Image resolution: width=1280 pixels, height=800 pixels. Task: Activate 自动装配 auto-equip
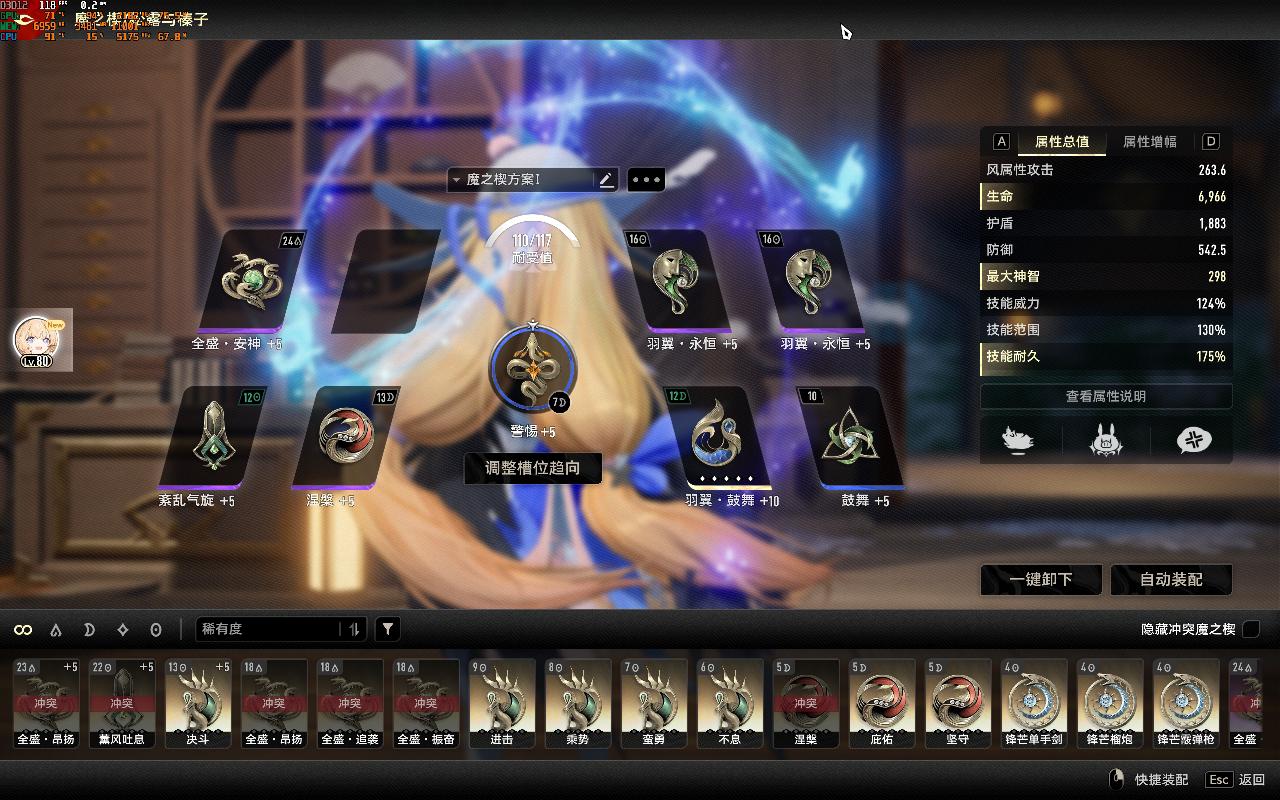1171,580
